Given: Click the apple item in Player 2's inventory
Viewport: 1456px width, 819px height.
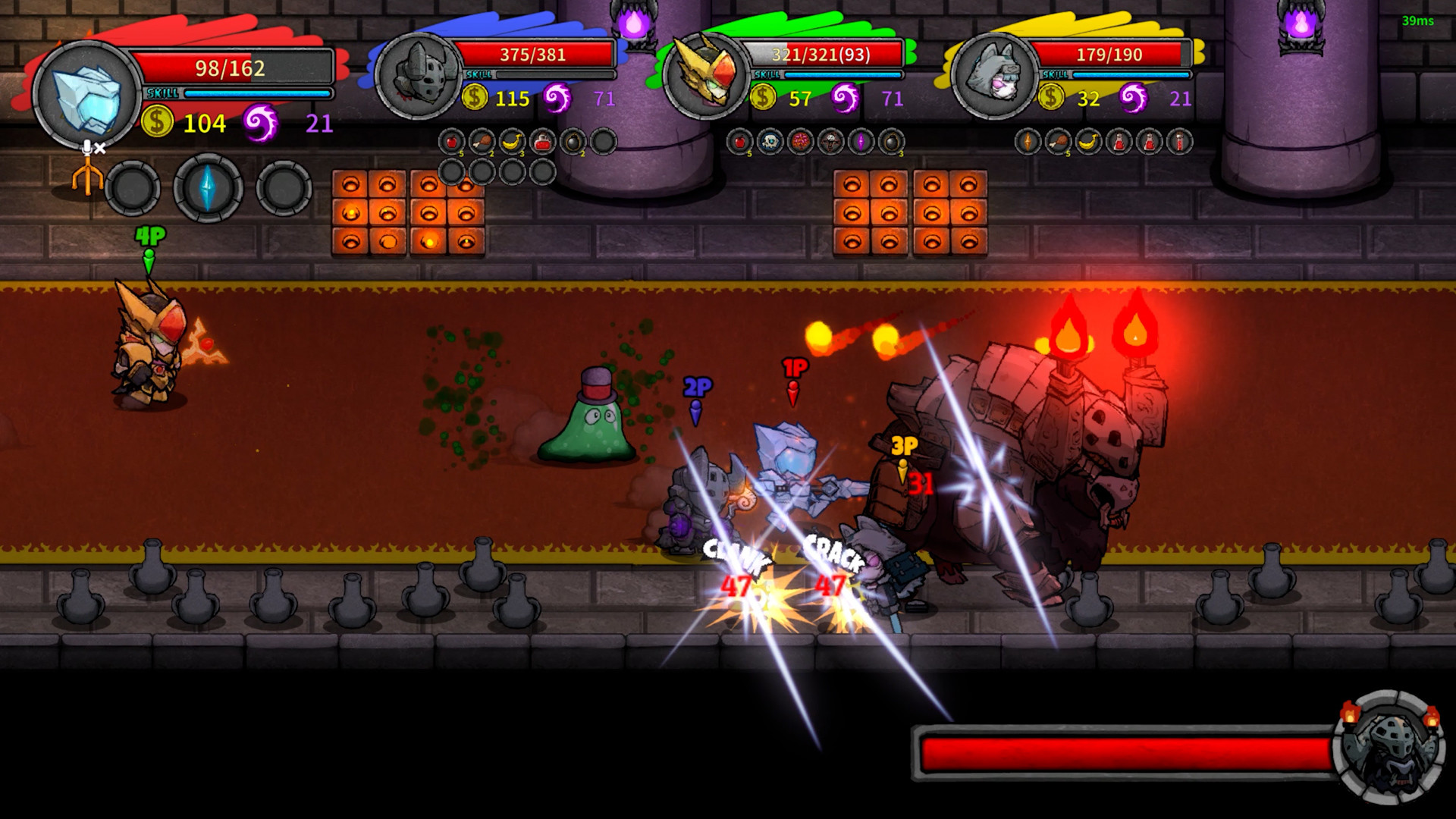Looking at the screenshot, I should [x=452, y=141].
